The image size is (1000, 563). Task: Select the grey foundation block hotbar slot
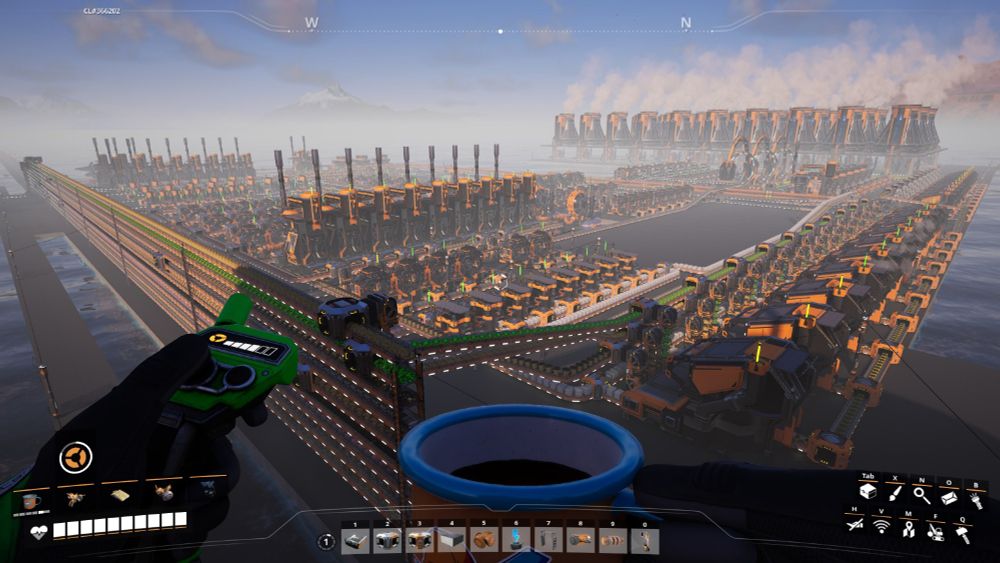tap(452, 541)
